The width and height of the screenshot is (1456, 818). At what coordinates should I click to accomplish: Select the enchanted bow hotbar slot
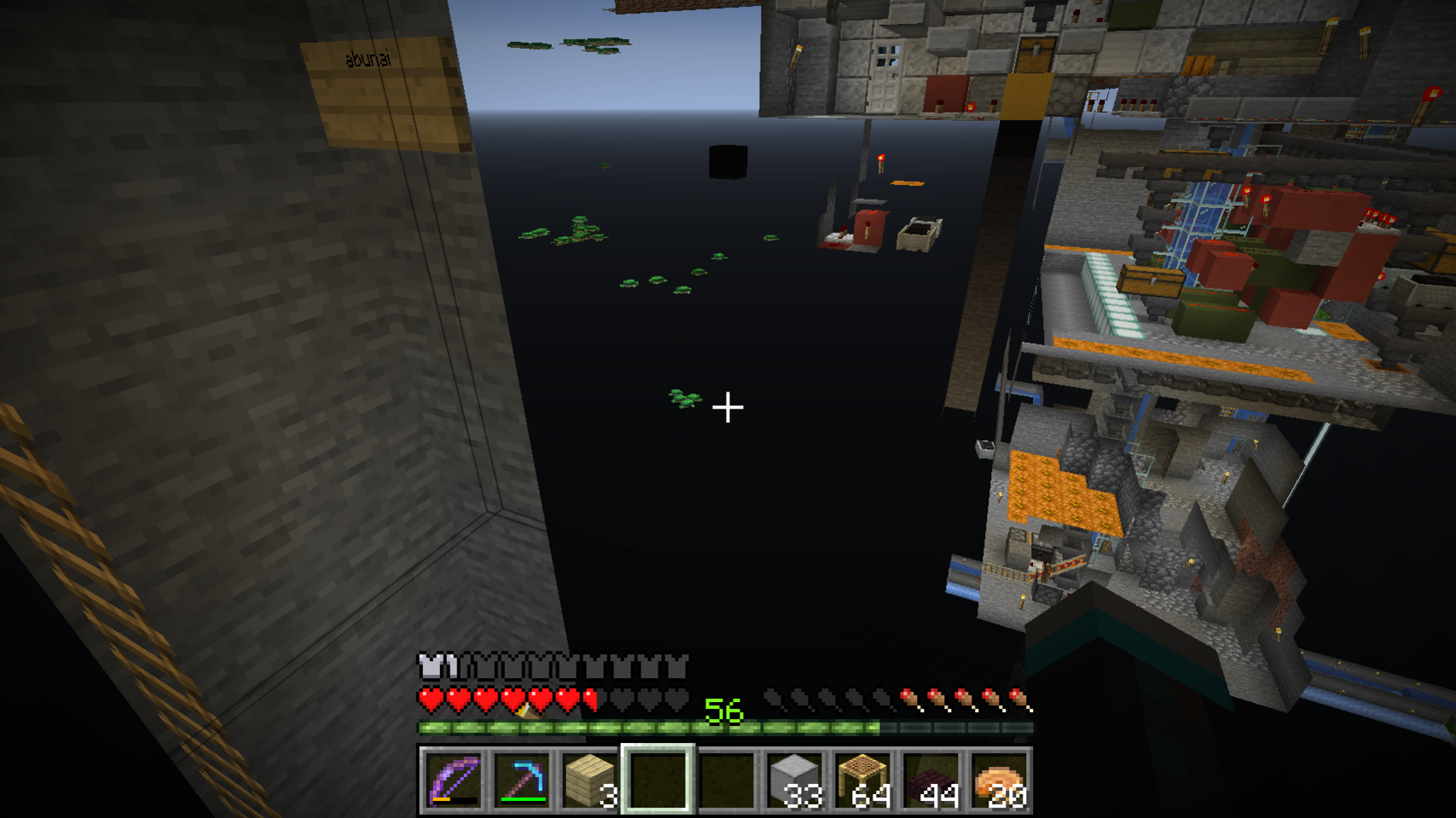coord(452,780)
